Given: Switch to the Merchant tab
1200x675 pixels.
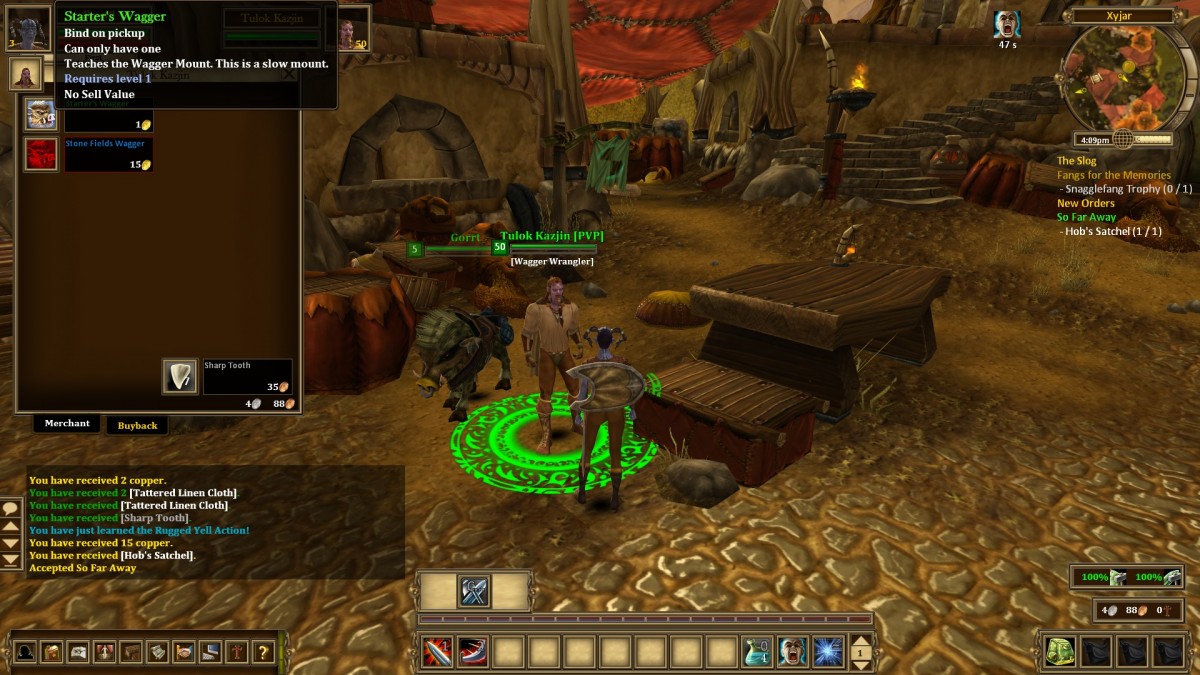Looking at the screenshot, I should [67, 424].
